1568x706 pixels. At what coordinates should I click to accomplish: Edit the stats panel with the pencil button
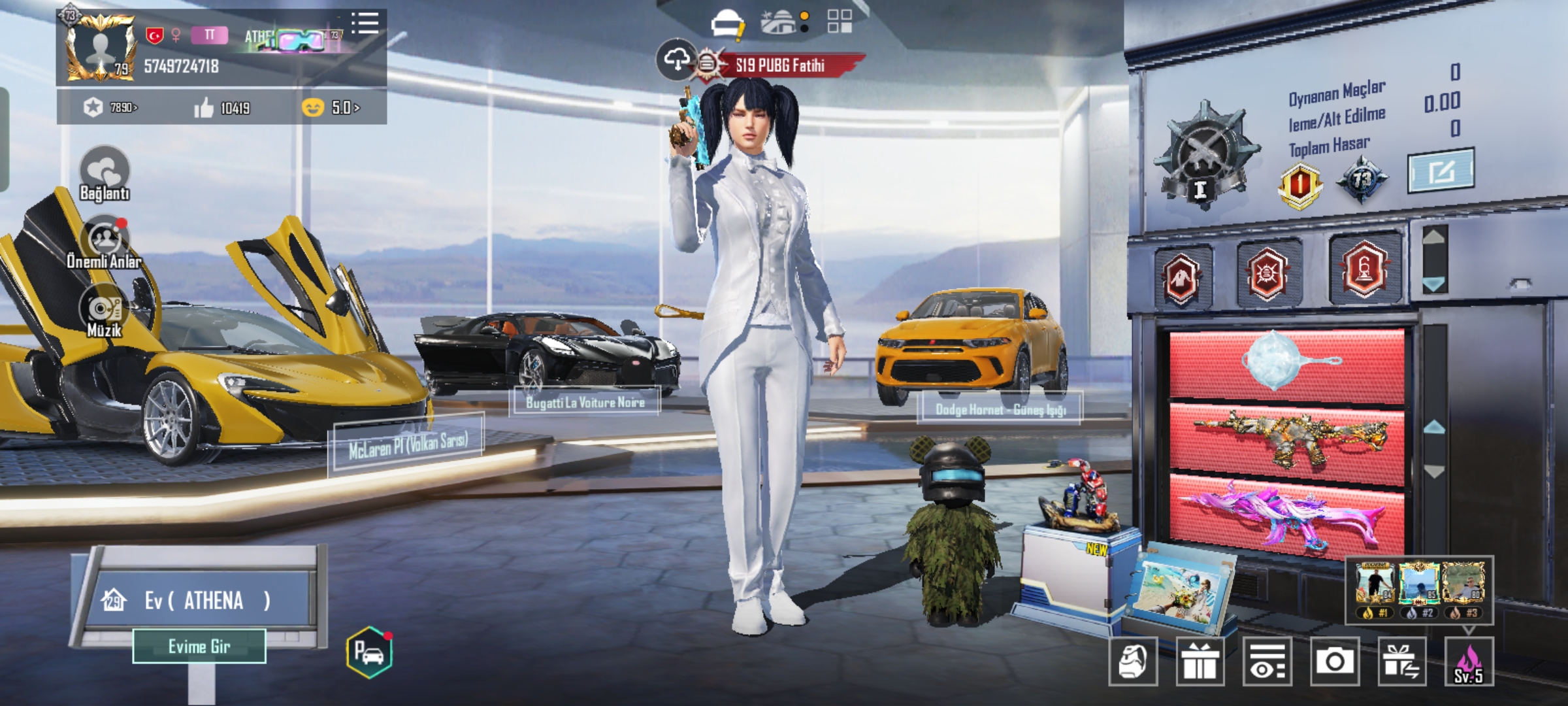1441,171
